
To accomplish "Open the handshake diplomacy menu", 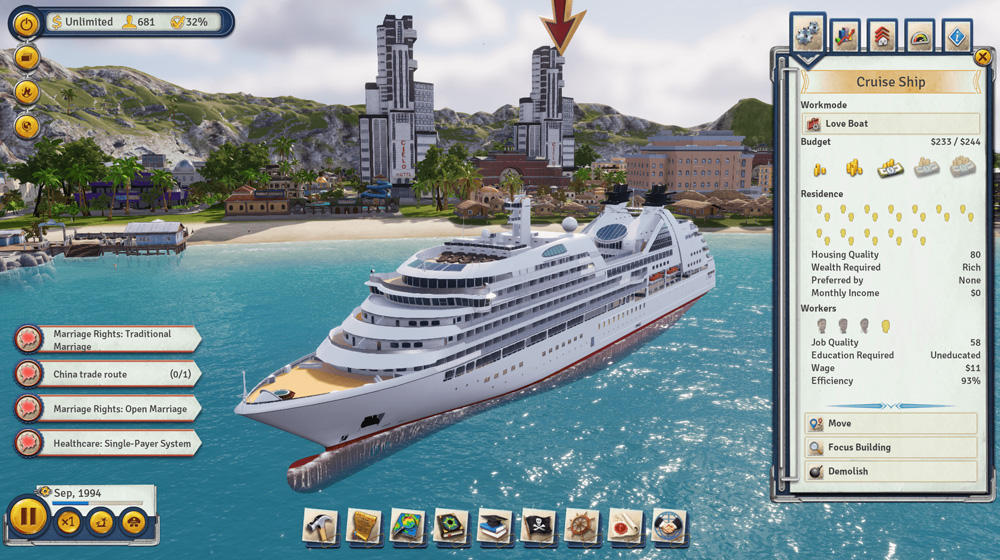I will tap(669, 526).
